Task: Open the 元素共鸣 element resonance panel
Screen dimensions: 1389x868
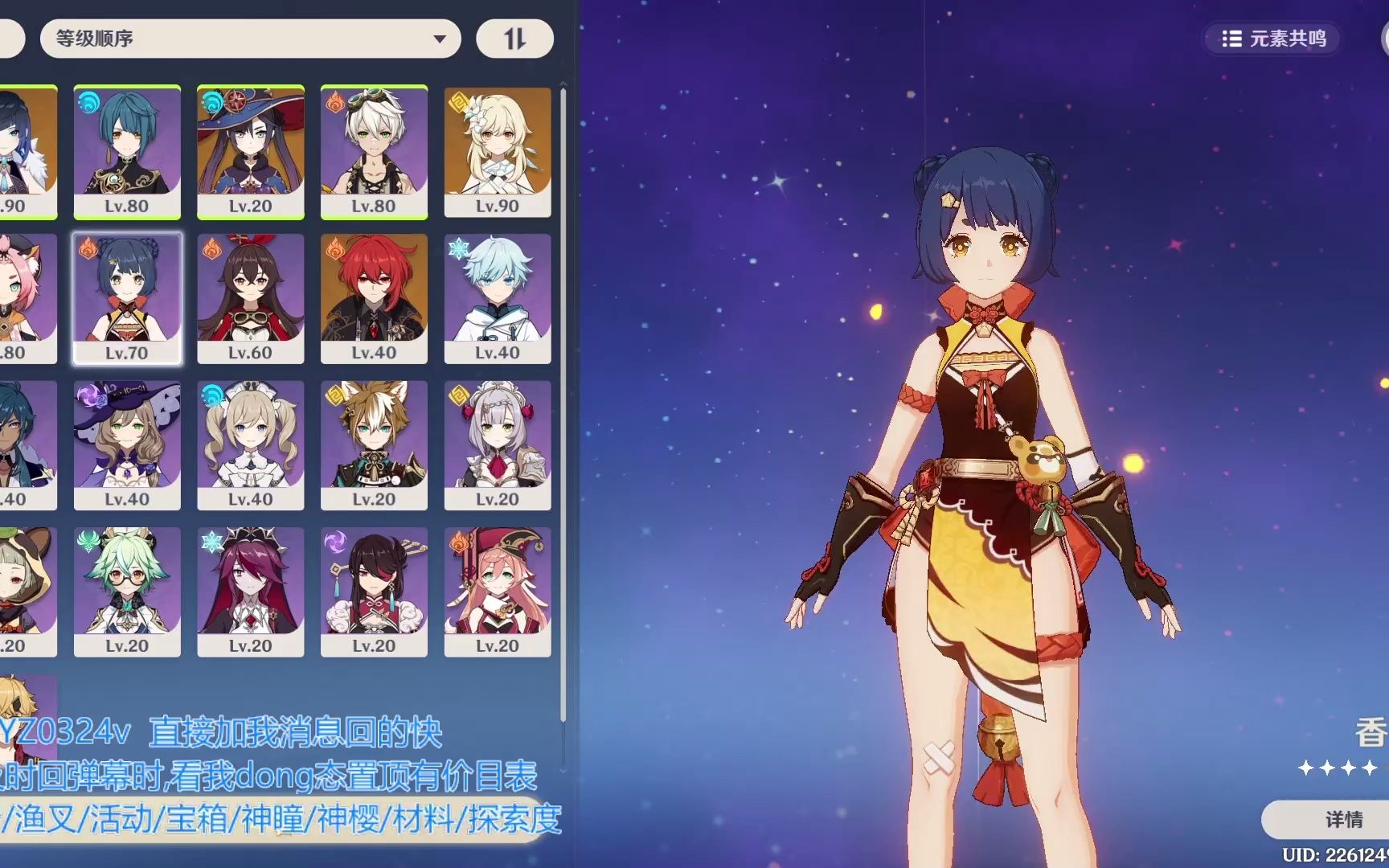Action: coord(1272,38)
